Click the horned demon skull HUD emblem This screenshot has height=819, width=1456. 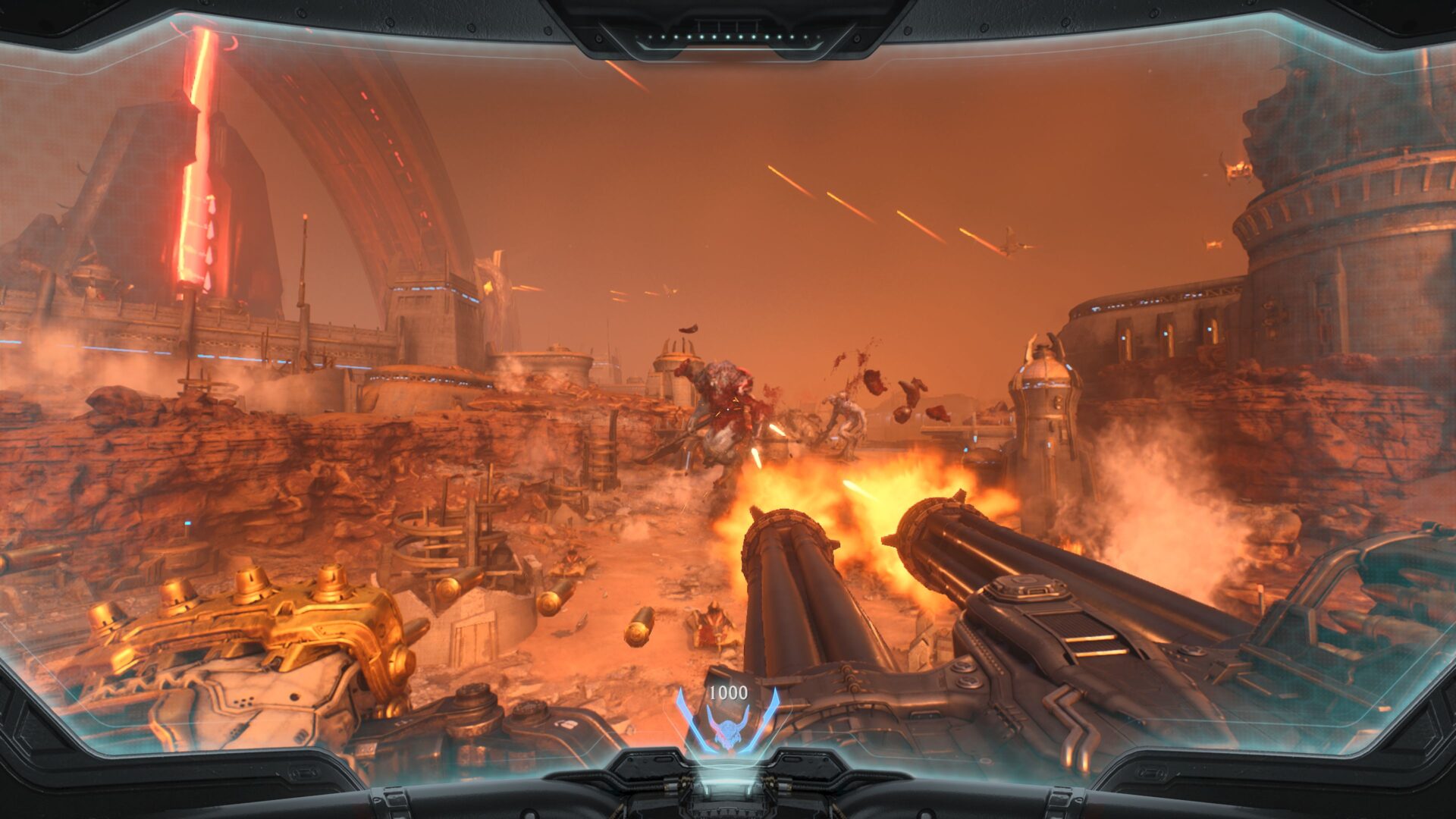tap(727, 730)
